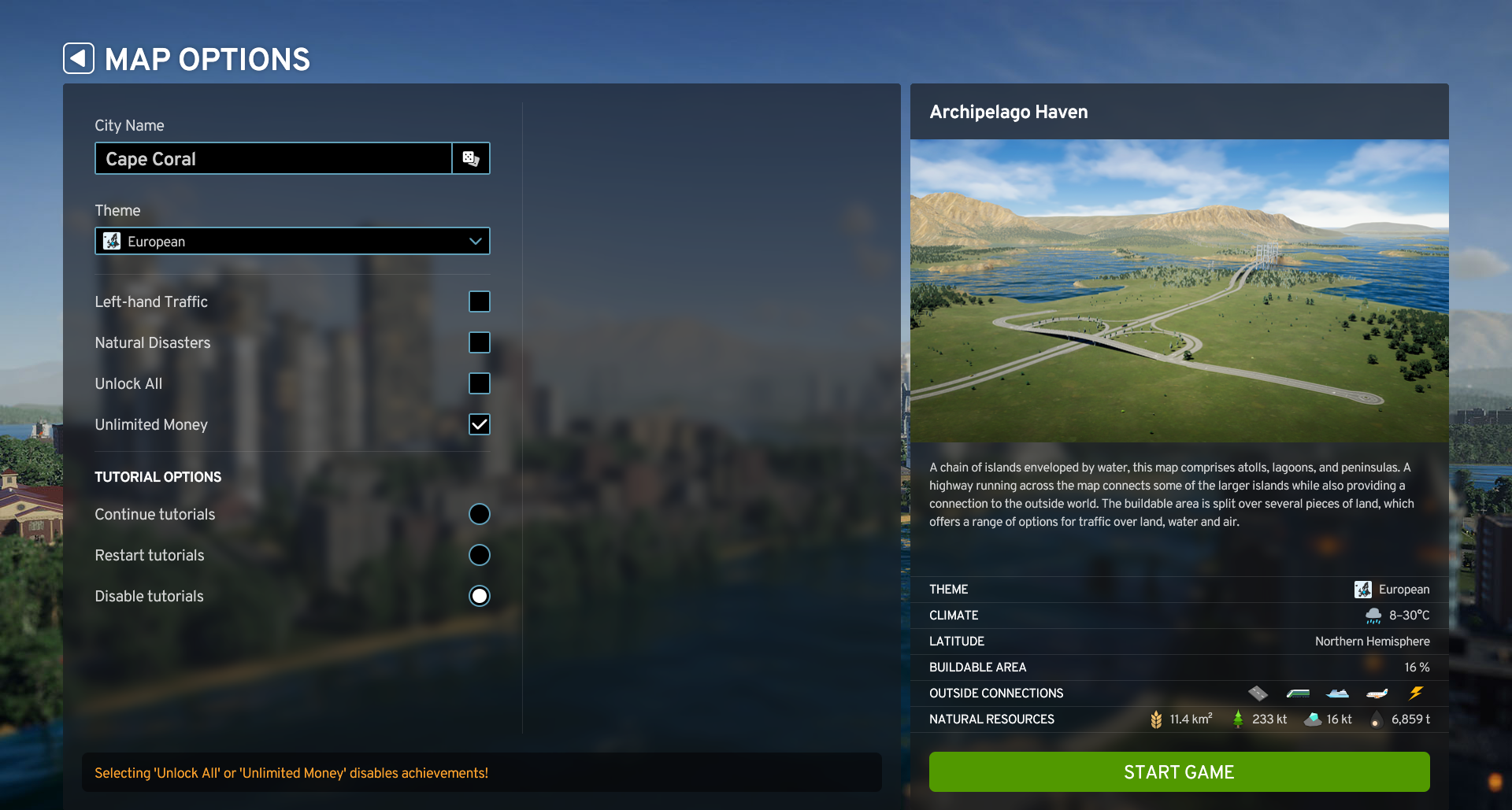The image size is (1512, 810).
Task: Open the Theme dropdown
Action: coord(291,241)
